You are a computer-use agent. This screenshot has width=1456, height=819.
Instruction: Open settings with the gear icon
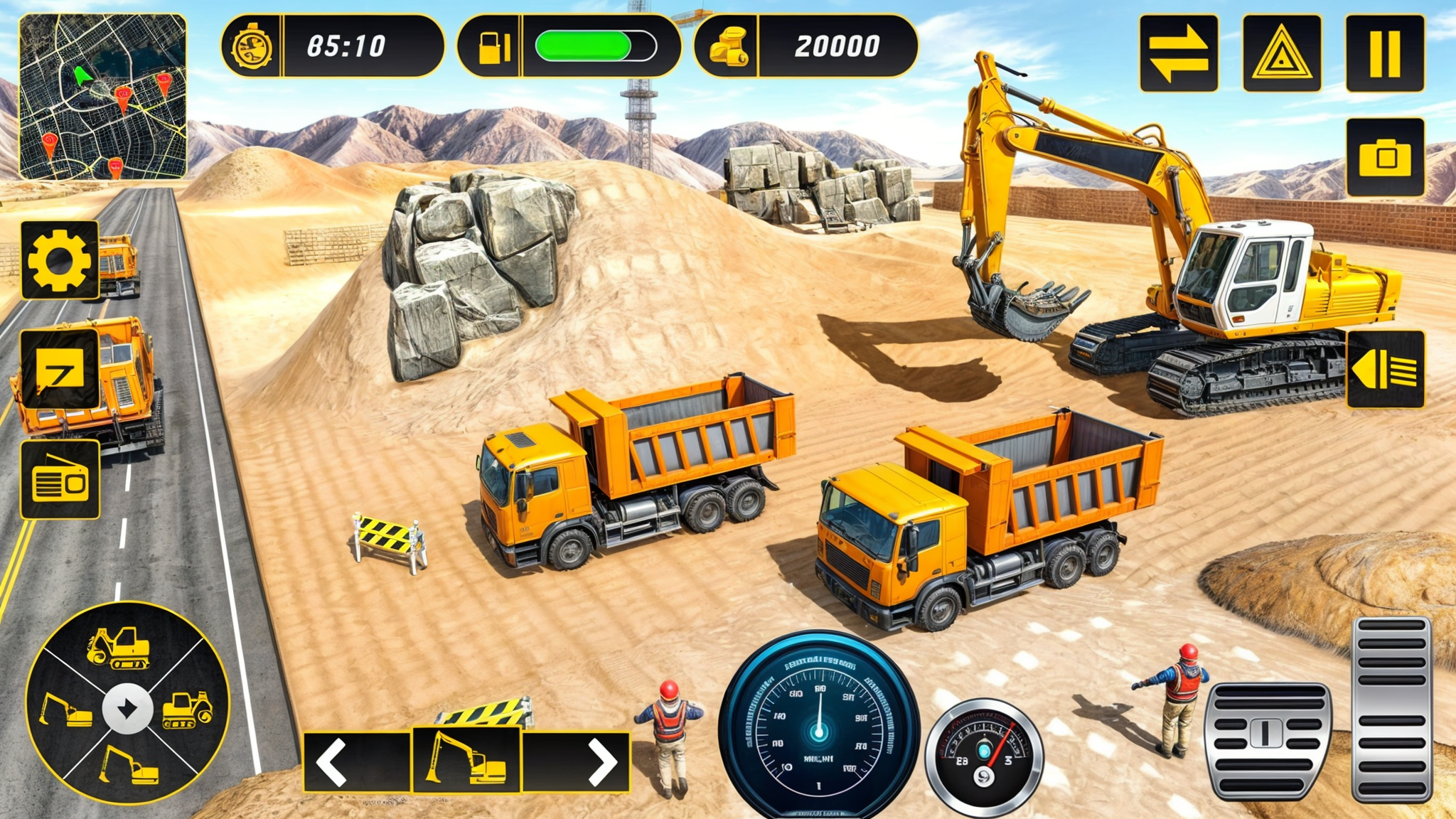[60, 260]
